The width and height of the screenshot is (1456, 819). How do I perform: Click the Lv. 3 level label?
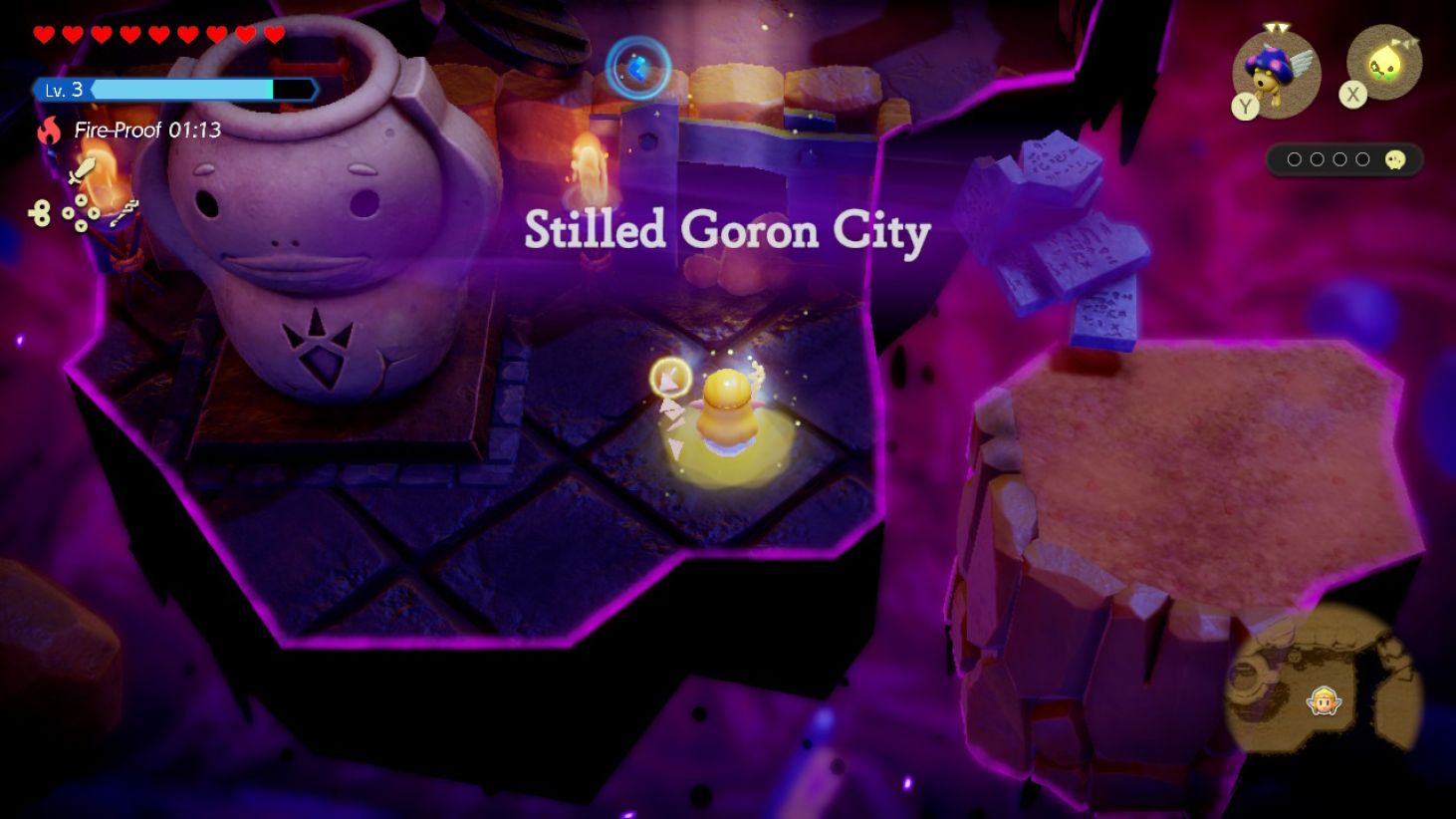tap(64, 90)
